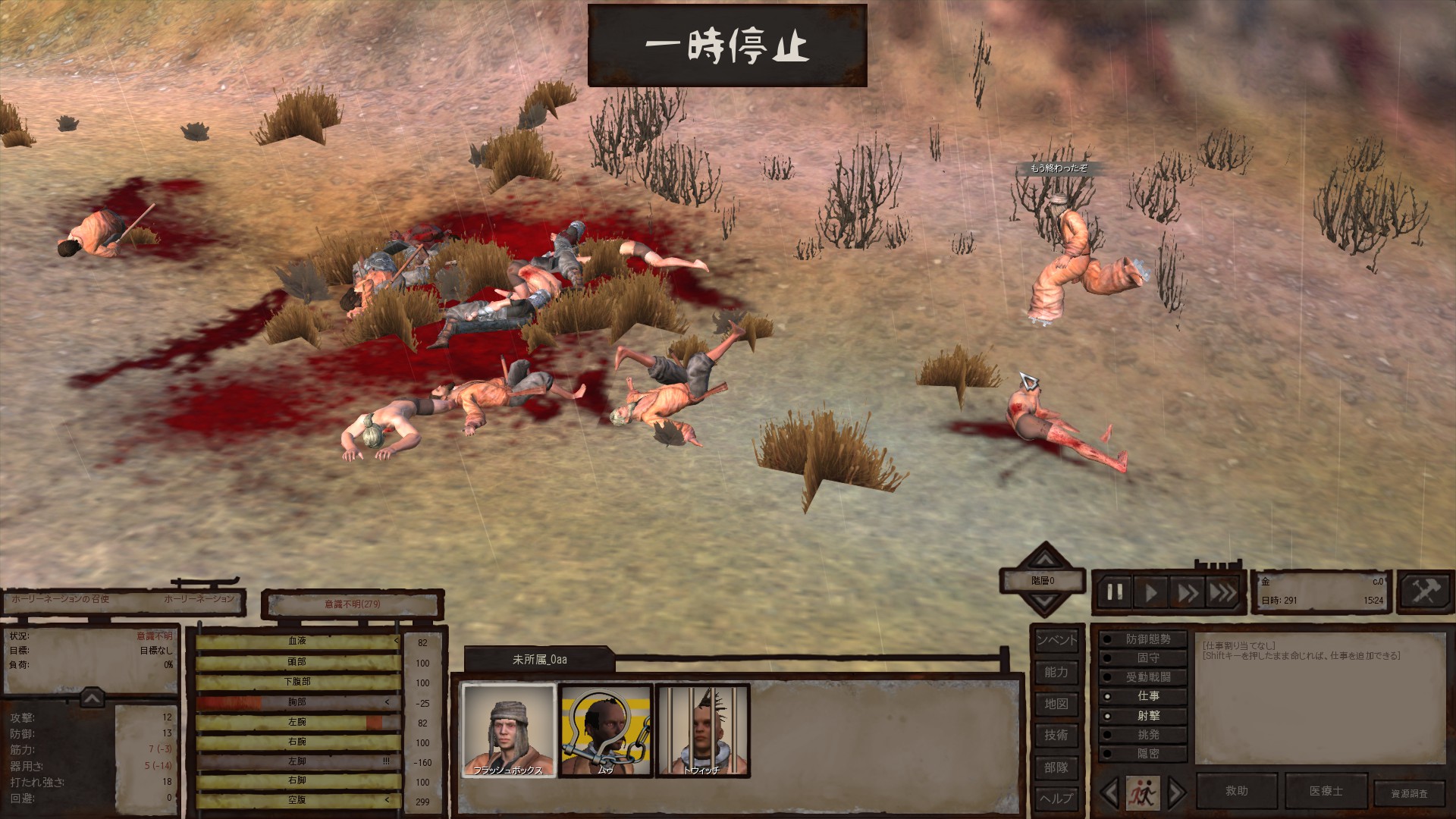1456x819 pixels.
Task: Open the ヘルプ (help) menu
Action: pyautogui.click(x=1056, y=798)
